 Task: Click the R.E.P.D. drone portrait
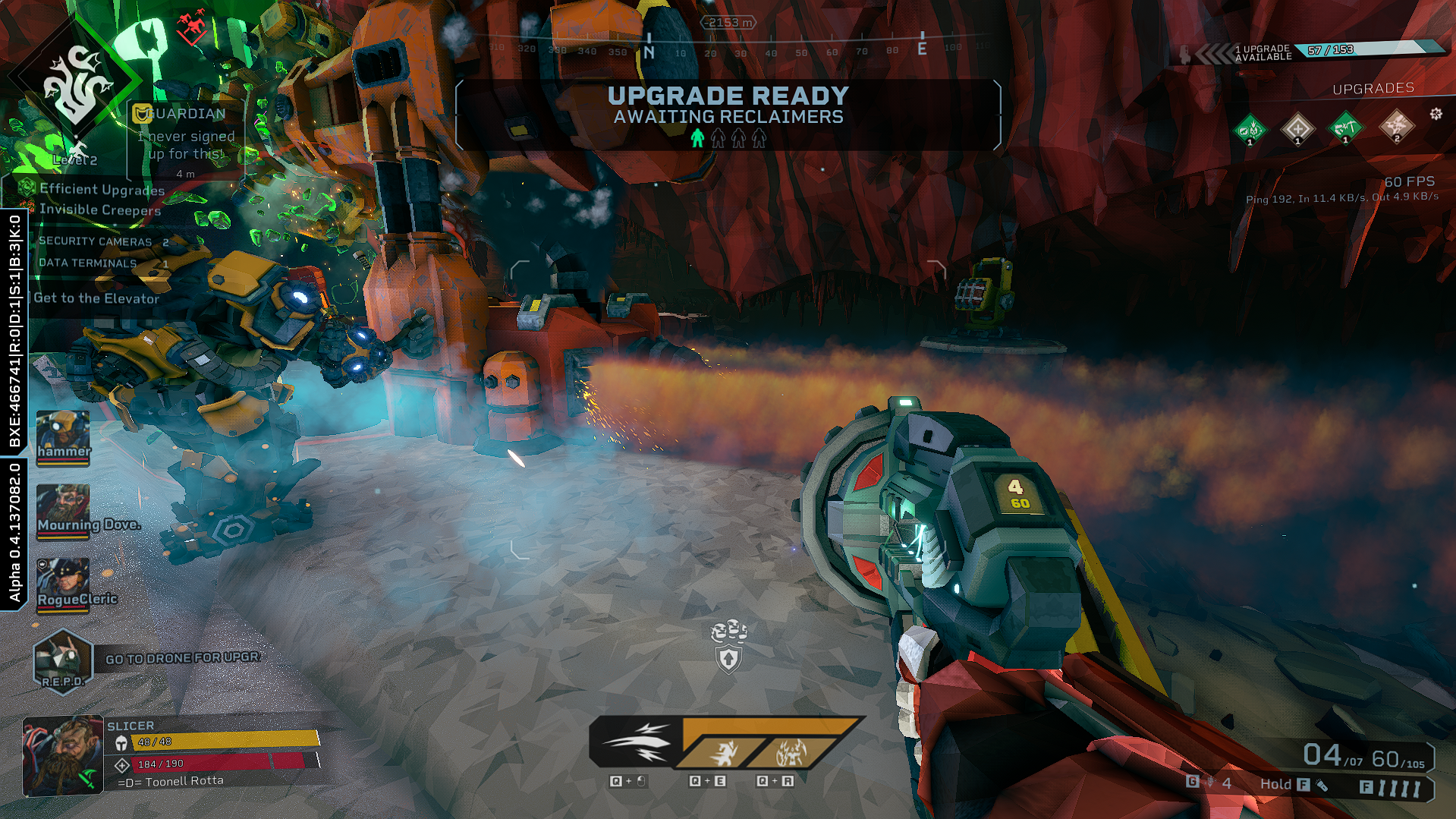[63, 659]
